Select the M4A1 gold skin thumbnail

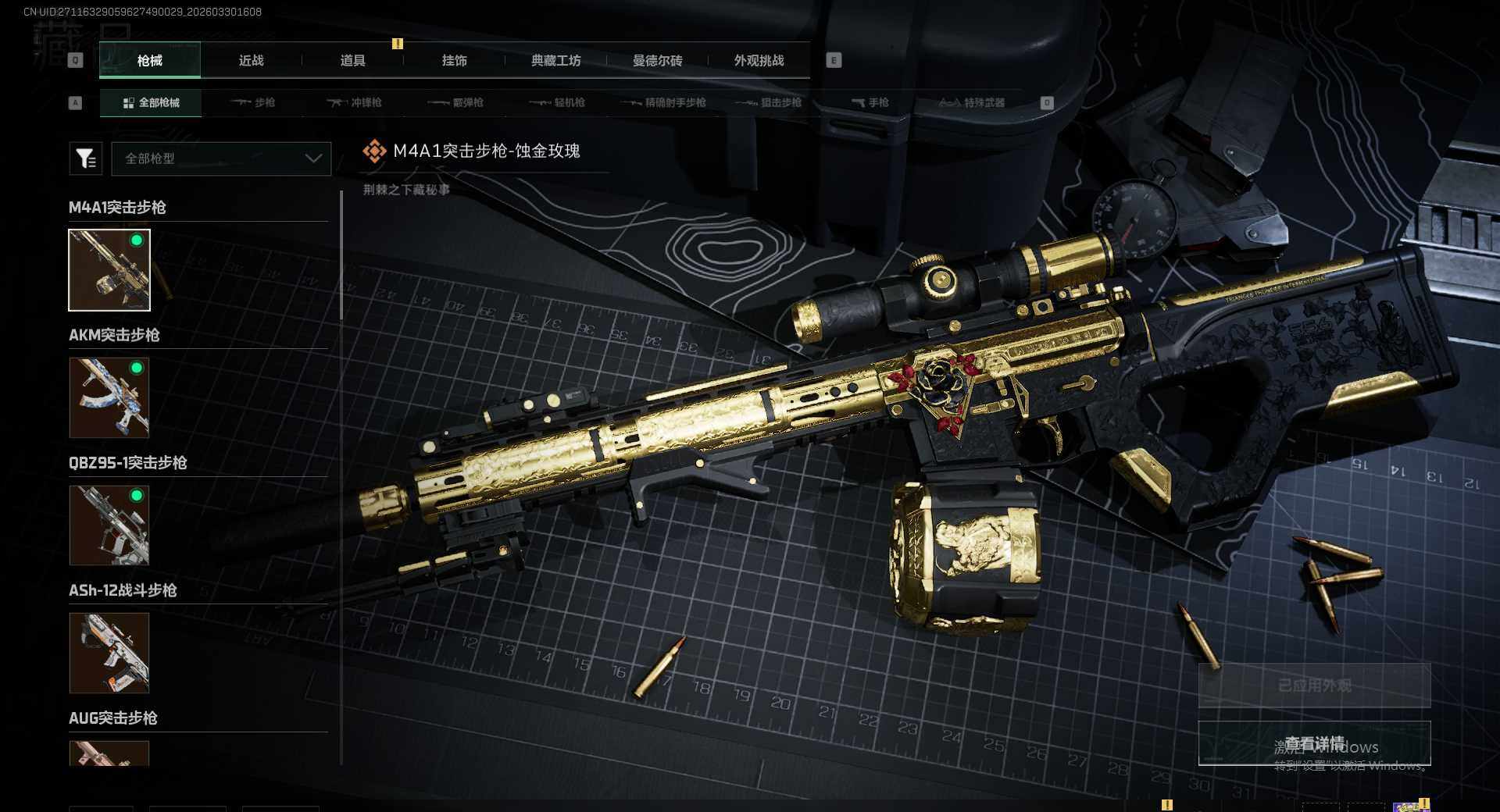coord(109,270)
